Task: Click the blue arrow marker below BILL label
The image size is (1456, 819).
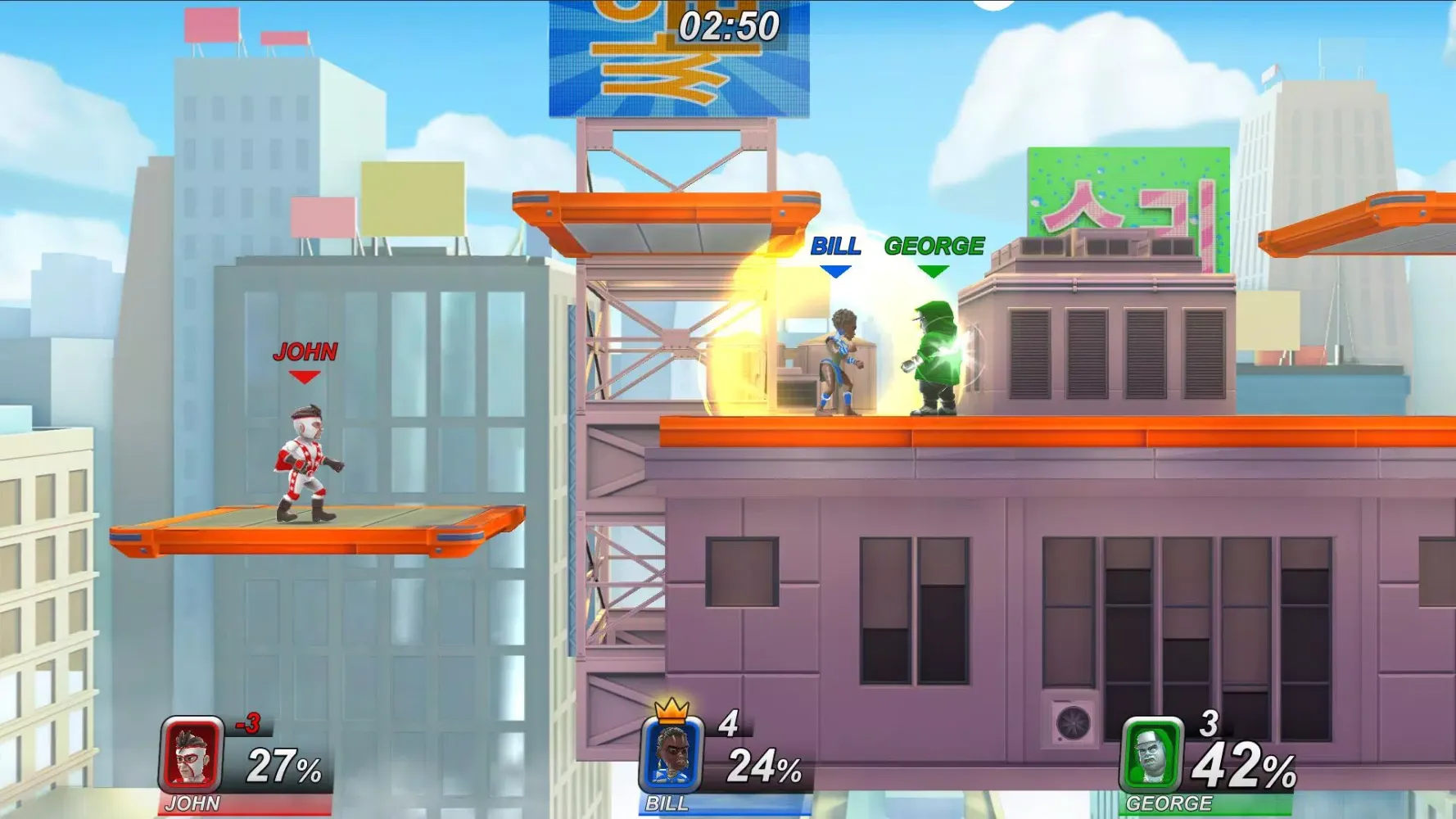Action: click(x=836, y=269)
